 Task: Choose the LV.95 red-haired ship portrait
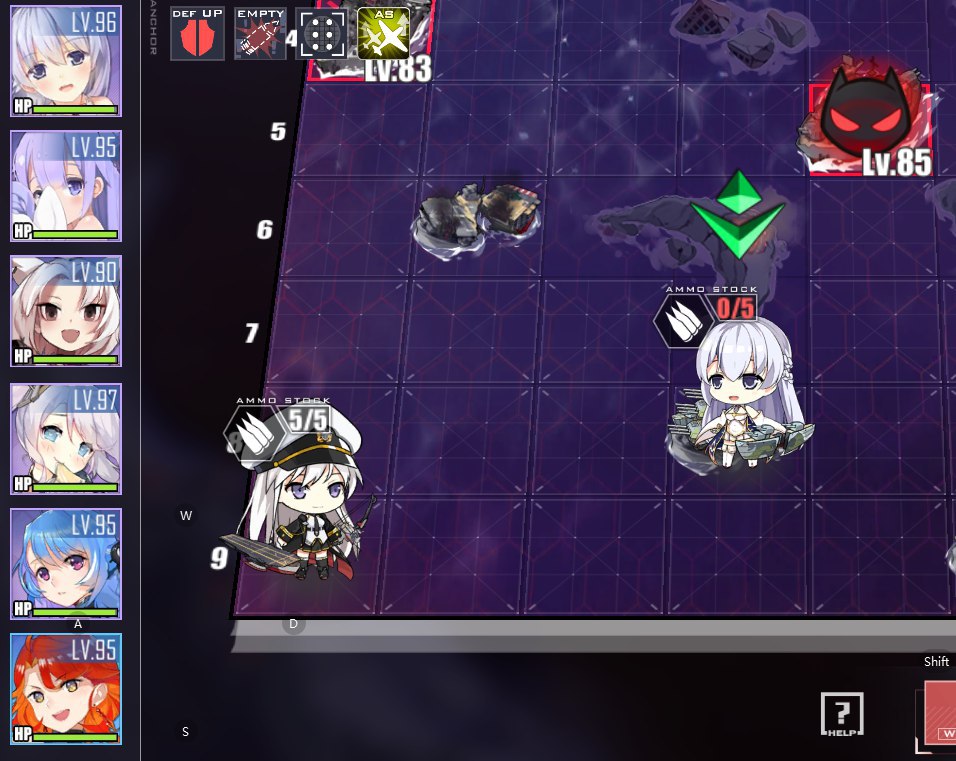click(66, 689)
